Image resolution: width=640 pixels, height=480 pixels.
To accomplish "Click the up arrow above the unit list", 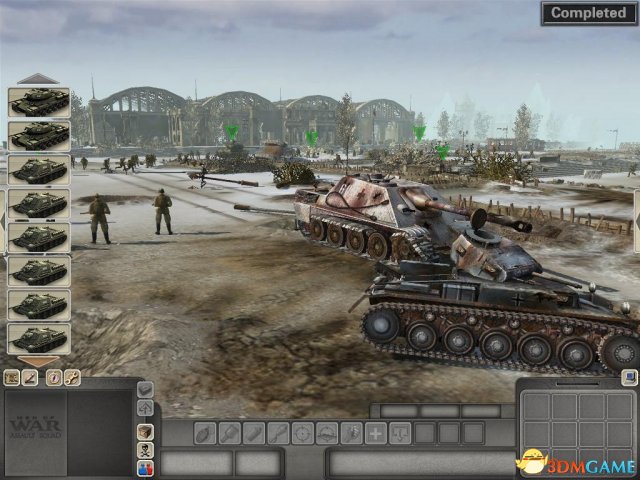I will pos(39,78).
